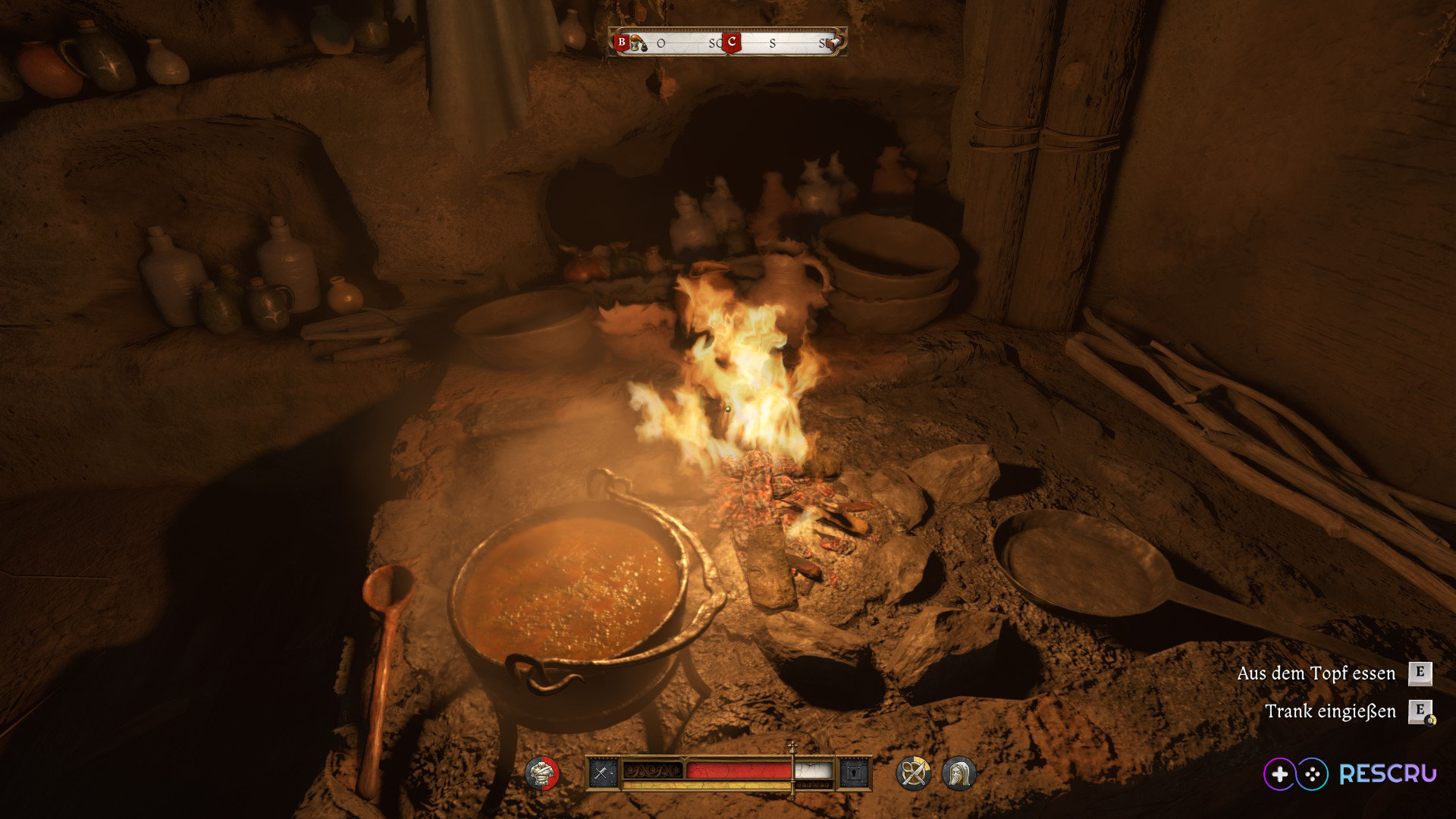This screenshot has height=819, width=1456.
Task: Click the alchemy bench marker on the compass
Action: point(638,45)
